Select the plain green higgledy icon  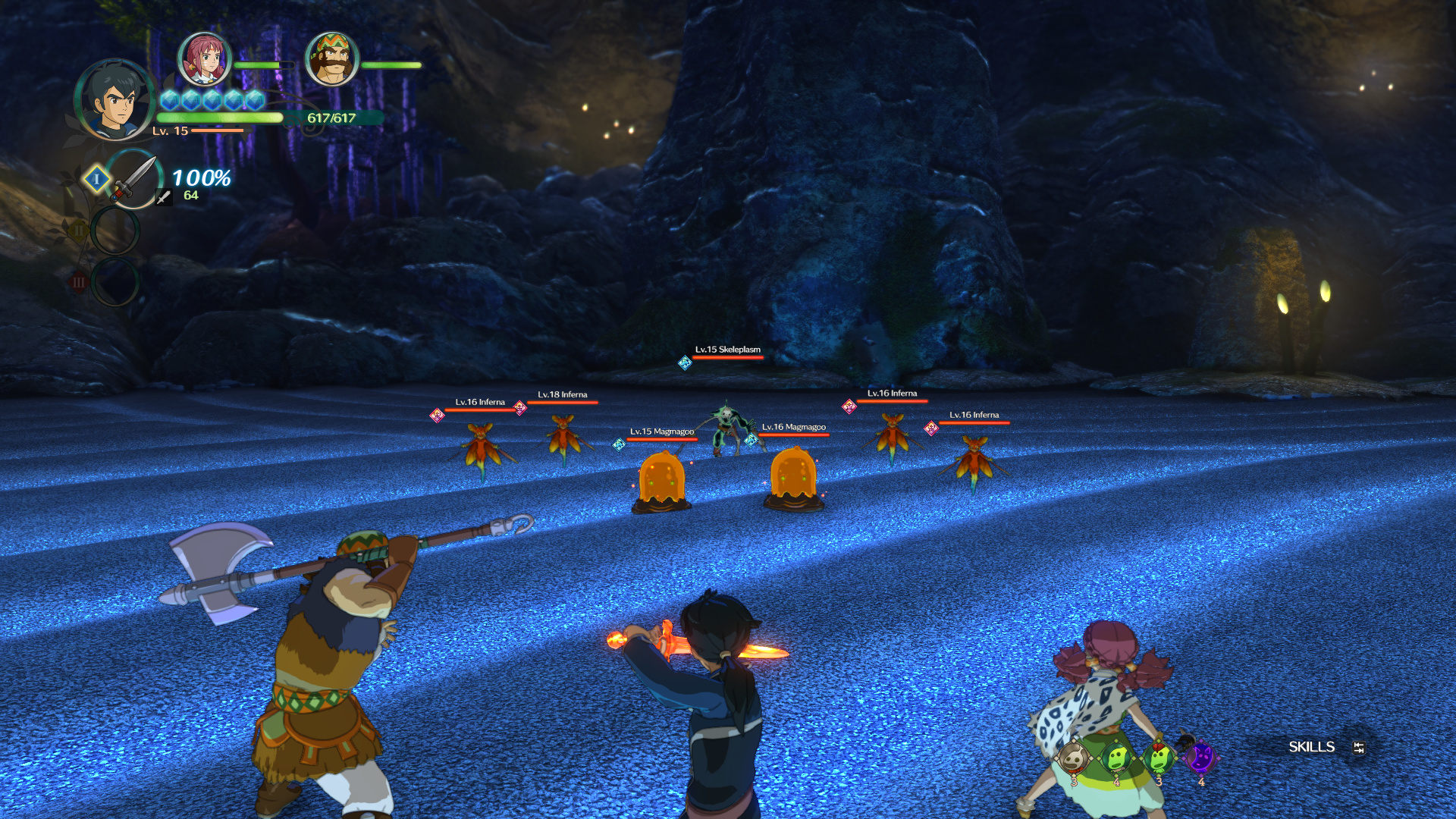tap(1116, 757)
